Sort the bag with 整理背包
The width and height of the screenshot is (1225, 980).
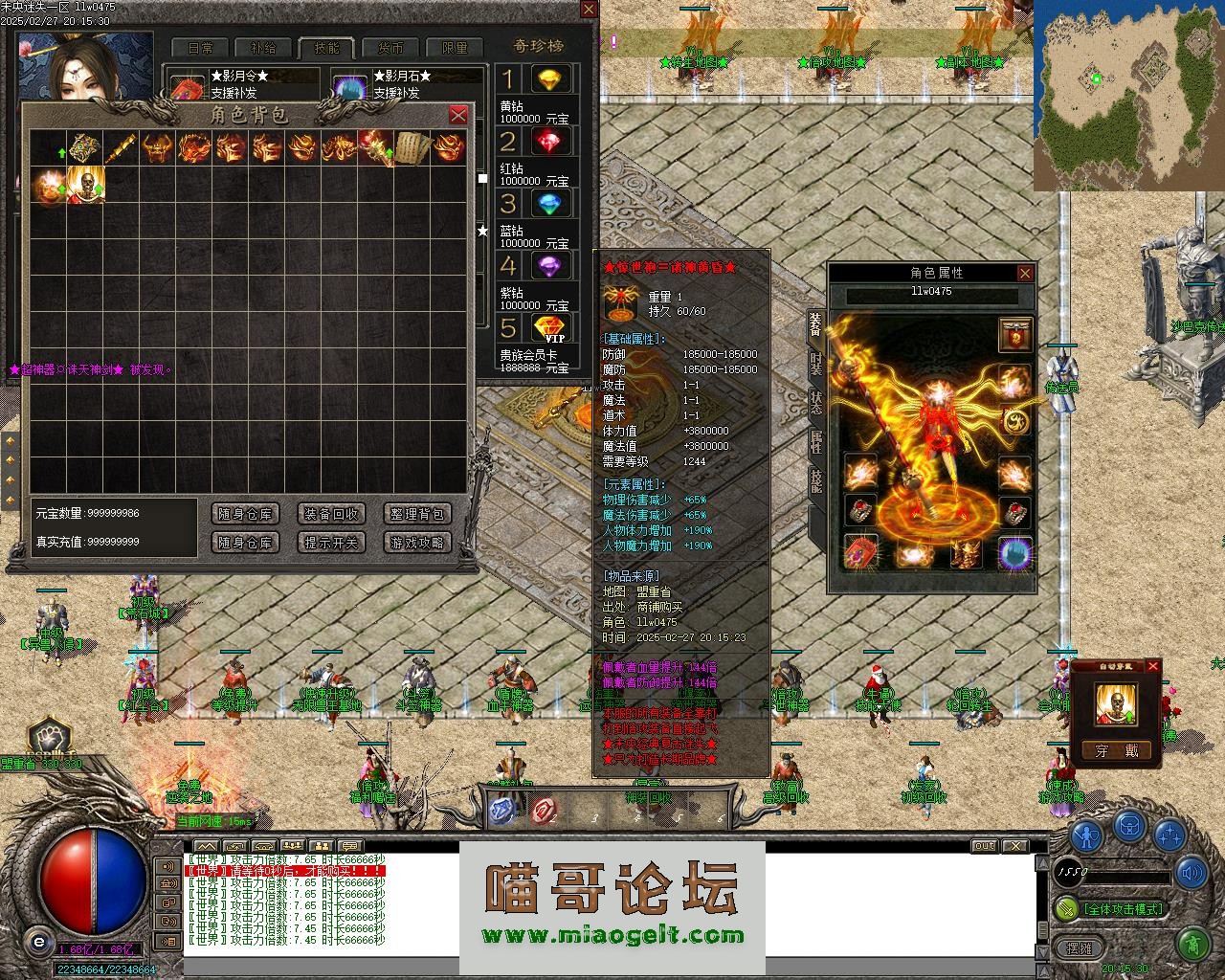pos(417,514)
